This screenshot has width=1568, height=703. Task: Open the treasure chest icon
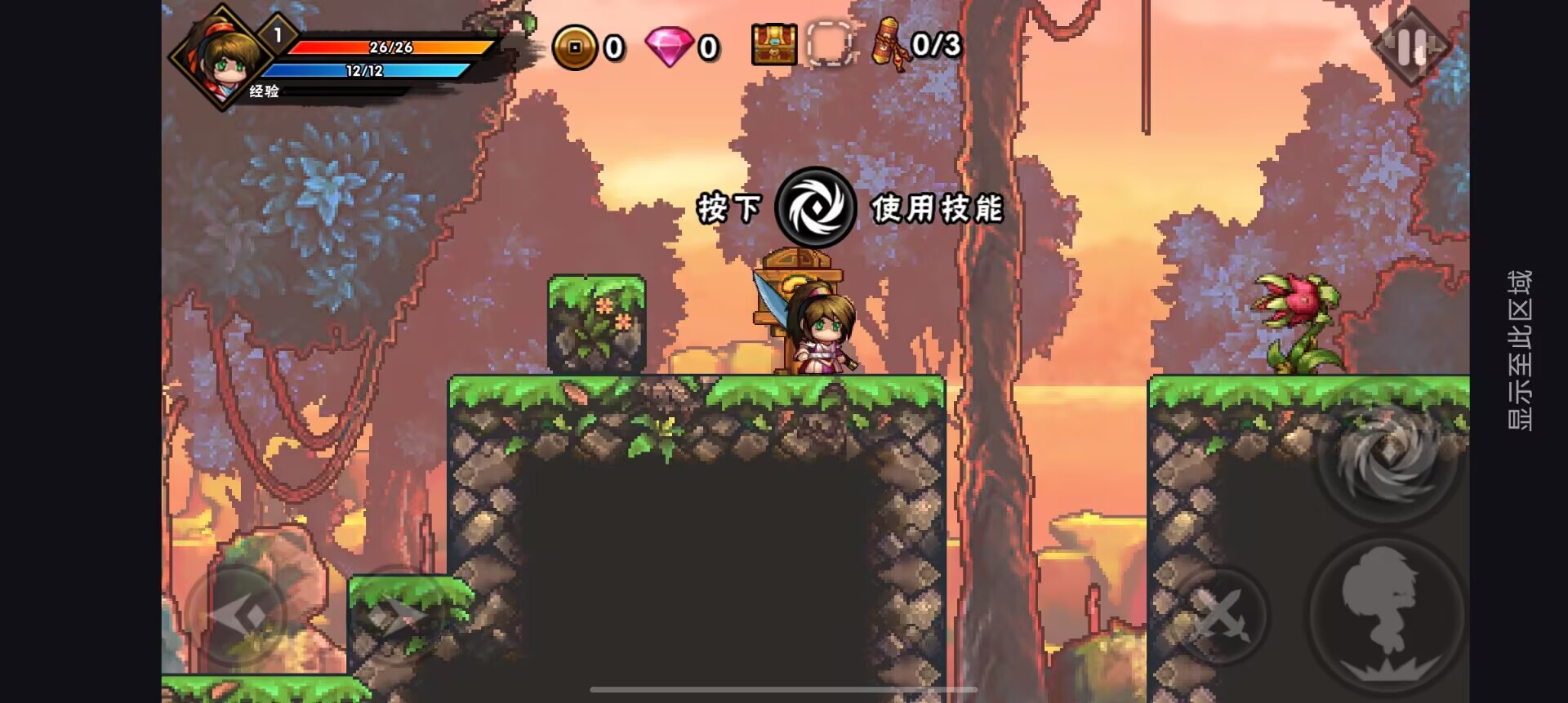[773, 44]
